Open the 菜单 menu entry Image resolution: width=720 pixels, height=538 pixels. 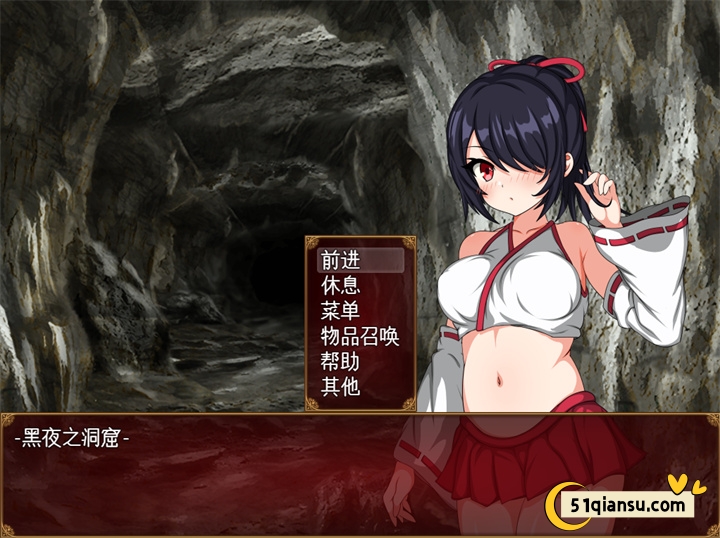pyautogui.click(x=340, y=310)
